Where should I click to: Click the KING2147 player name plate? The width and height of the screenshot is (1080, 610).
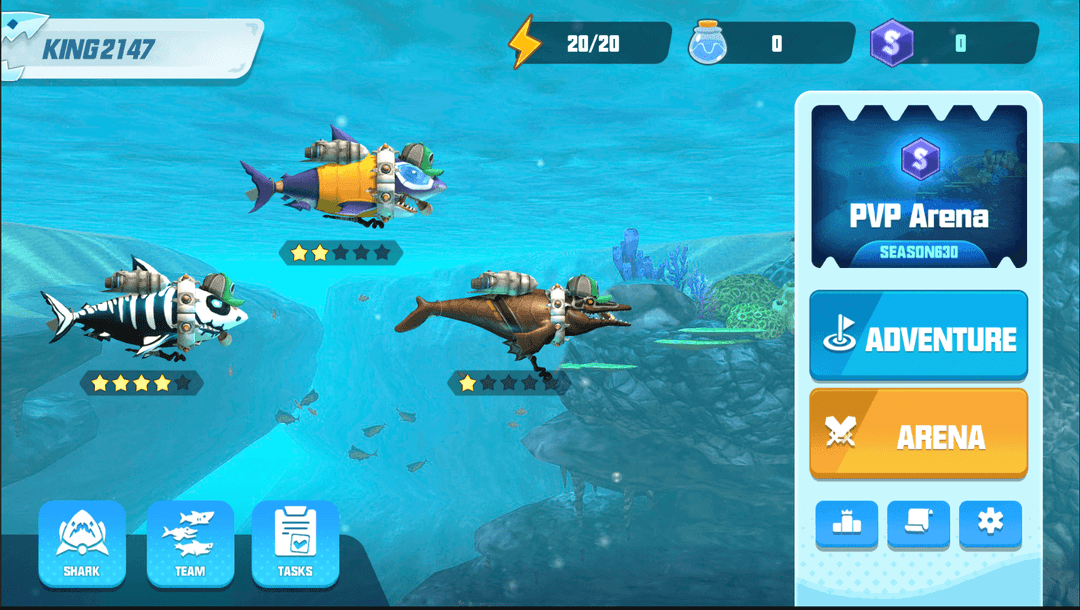click(x=130, y=48)
